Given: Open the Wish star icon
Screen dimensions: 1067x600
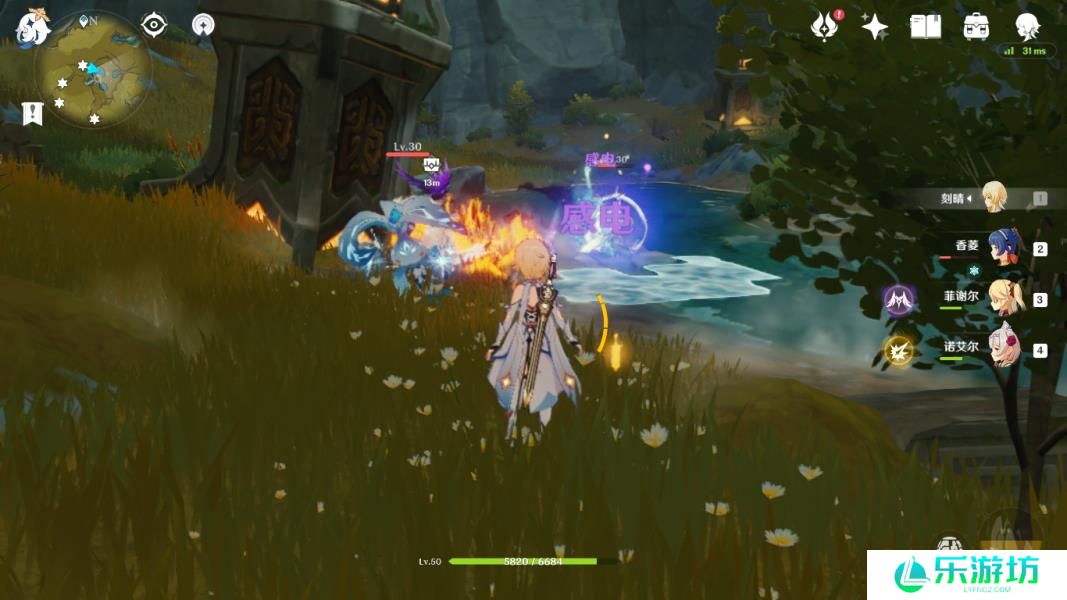Looking at the screenshot, I should click(x=875, y=27).
